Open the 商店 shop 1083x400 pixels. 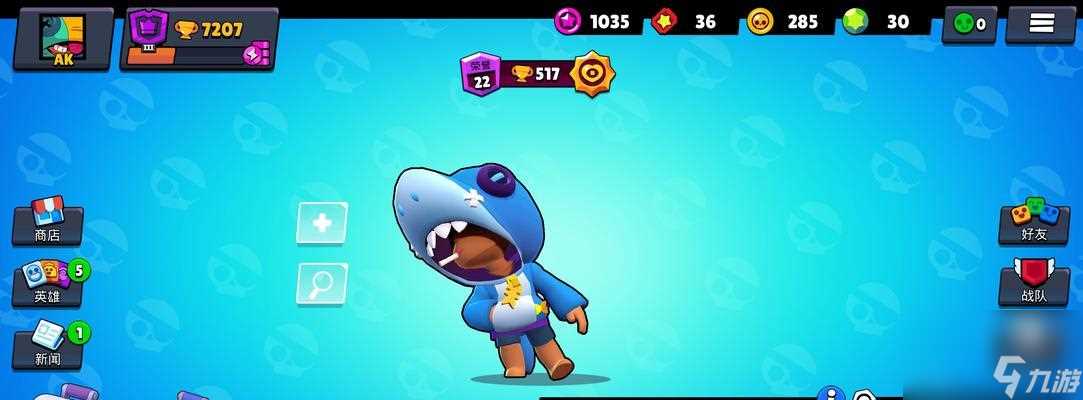click(47, 222)
